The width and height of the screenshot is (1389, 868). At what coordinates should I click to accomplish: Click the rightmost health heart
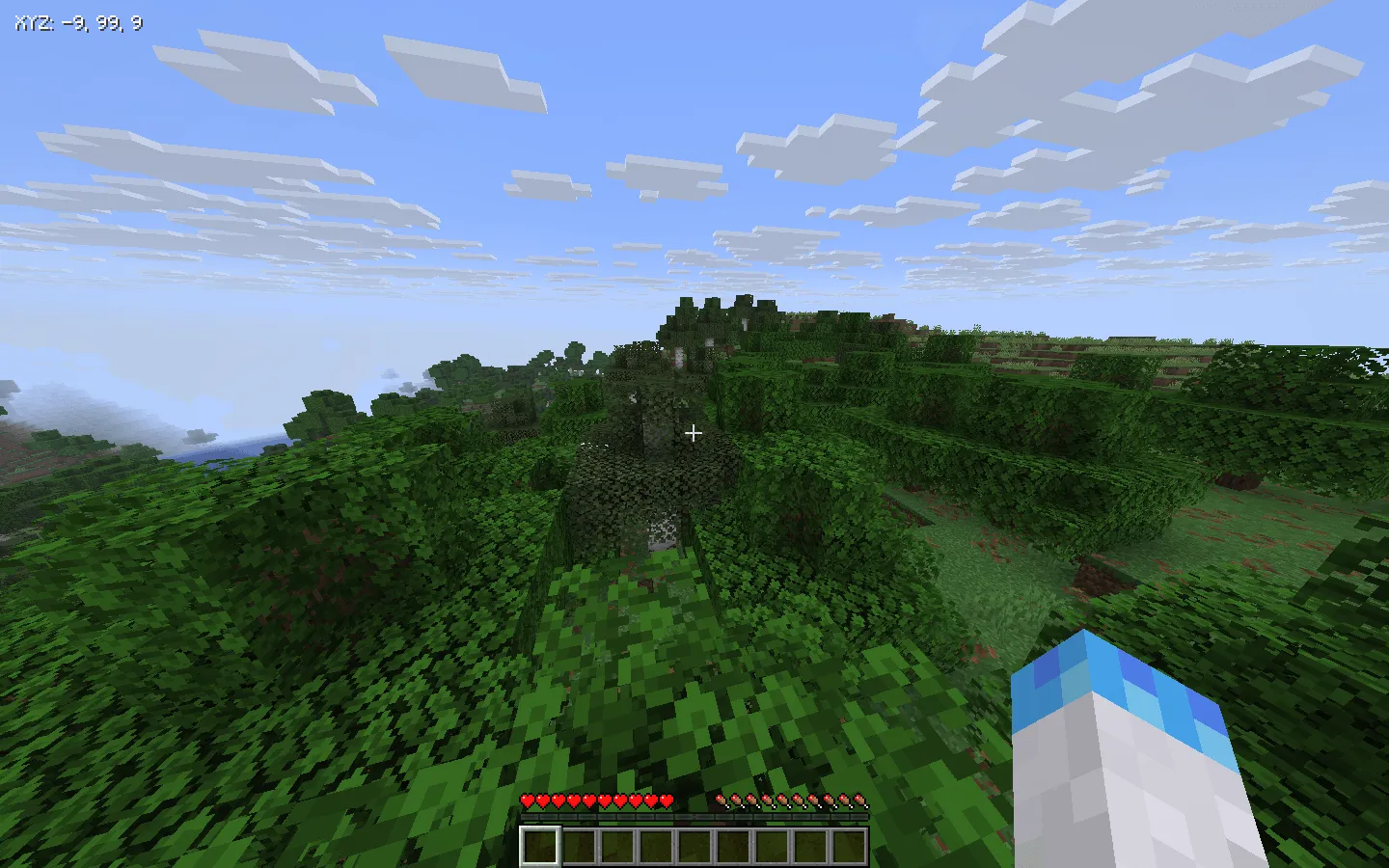[667, 800]
